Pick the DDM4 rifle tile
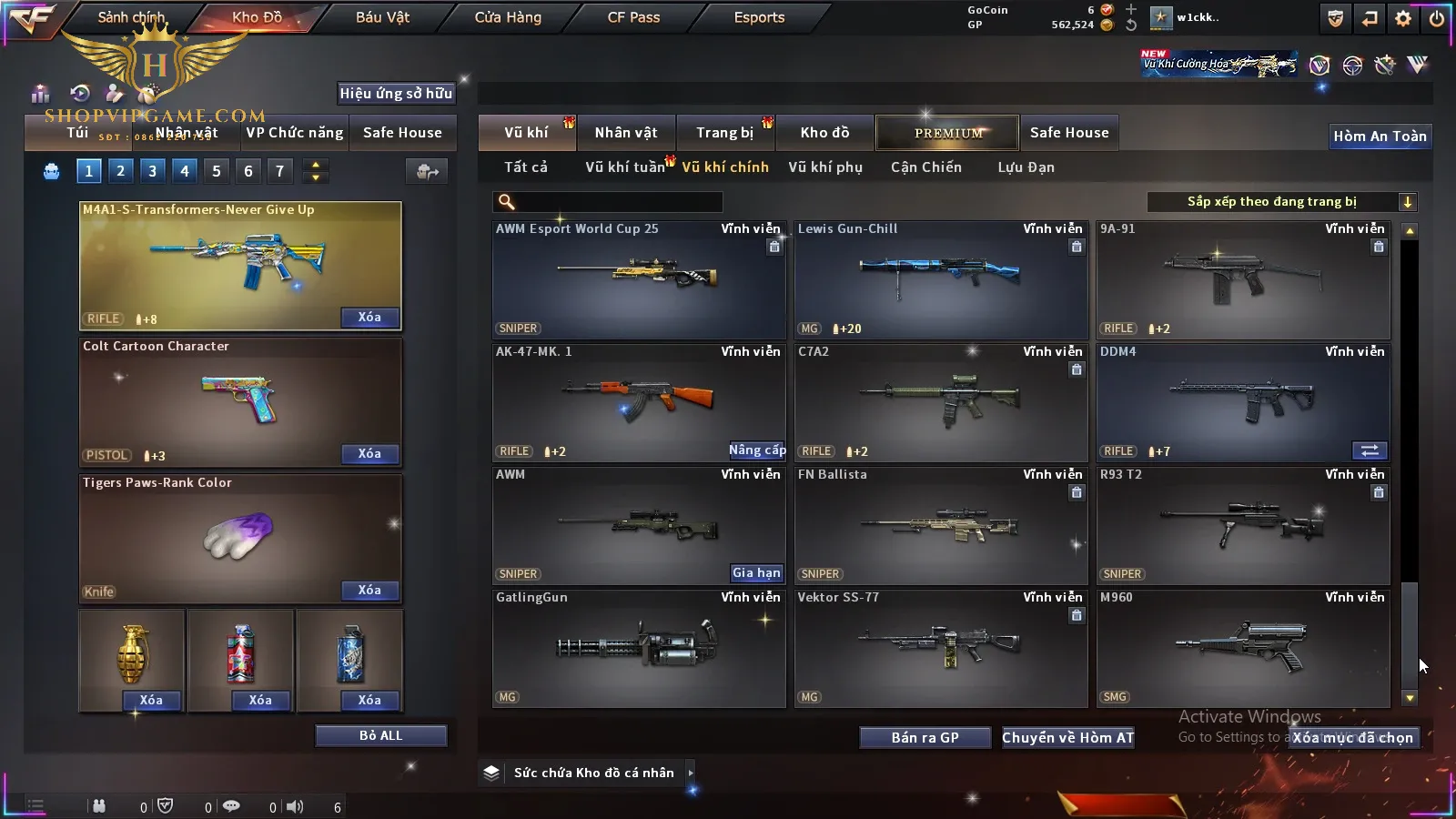1456x819 pixels. (1242, 401)
